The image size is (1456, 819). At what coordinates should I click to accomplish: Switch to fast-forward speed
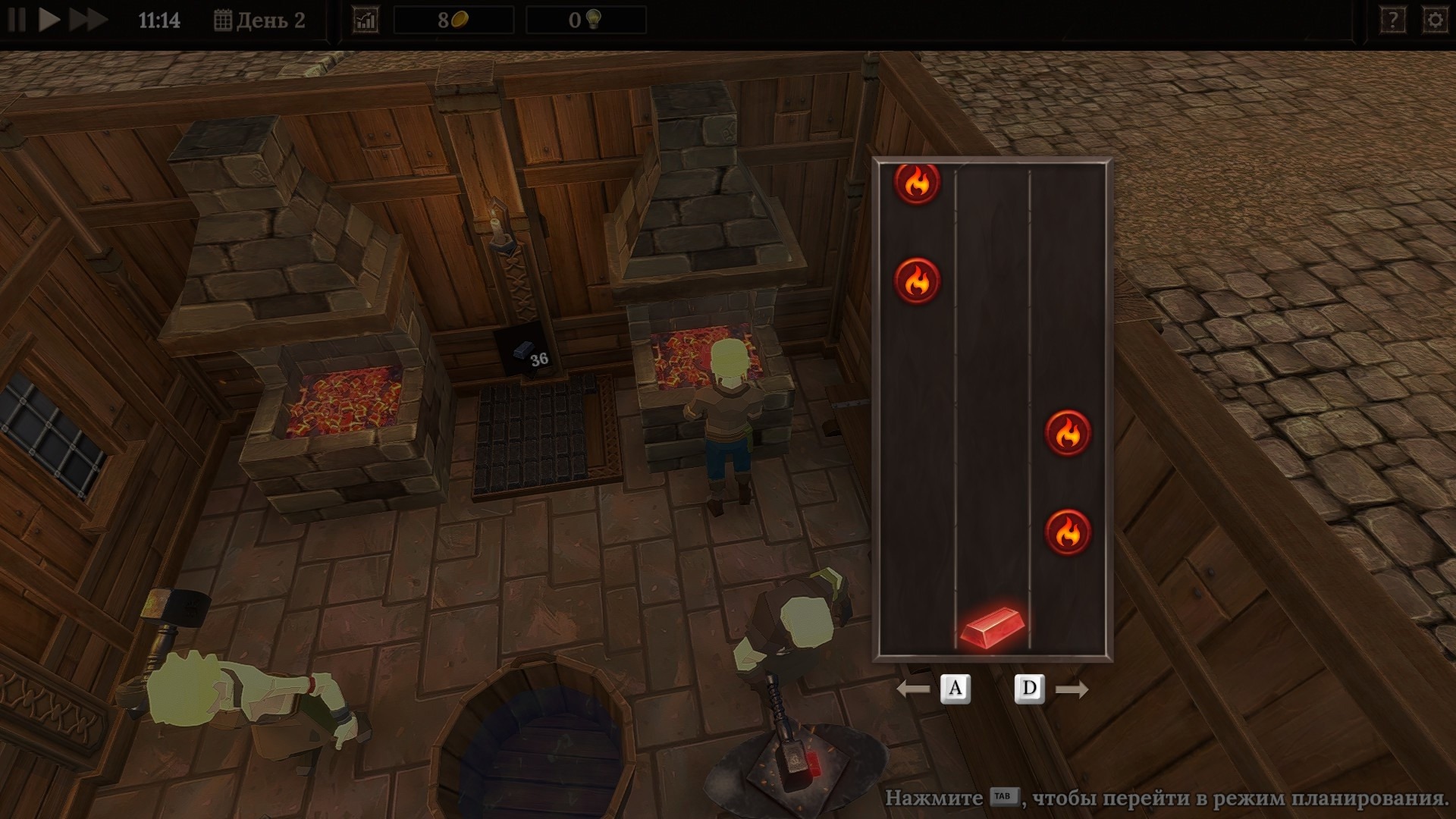(x=87, y=20)
